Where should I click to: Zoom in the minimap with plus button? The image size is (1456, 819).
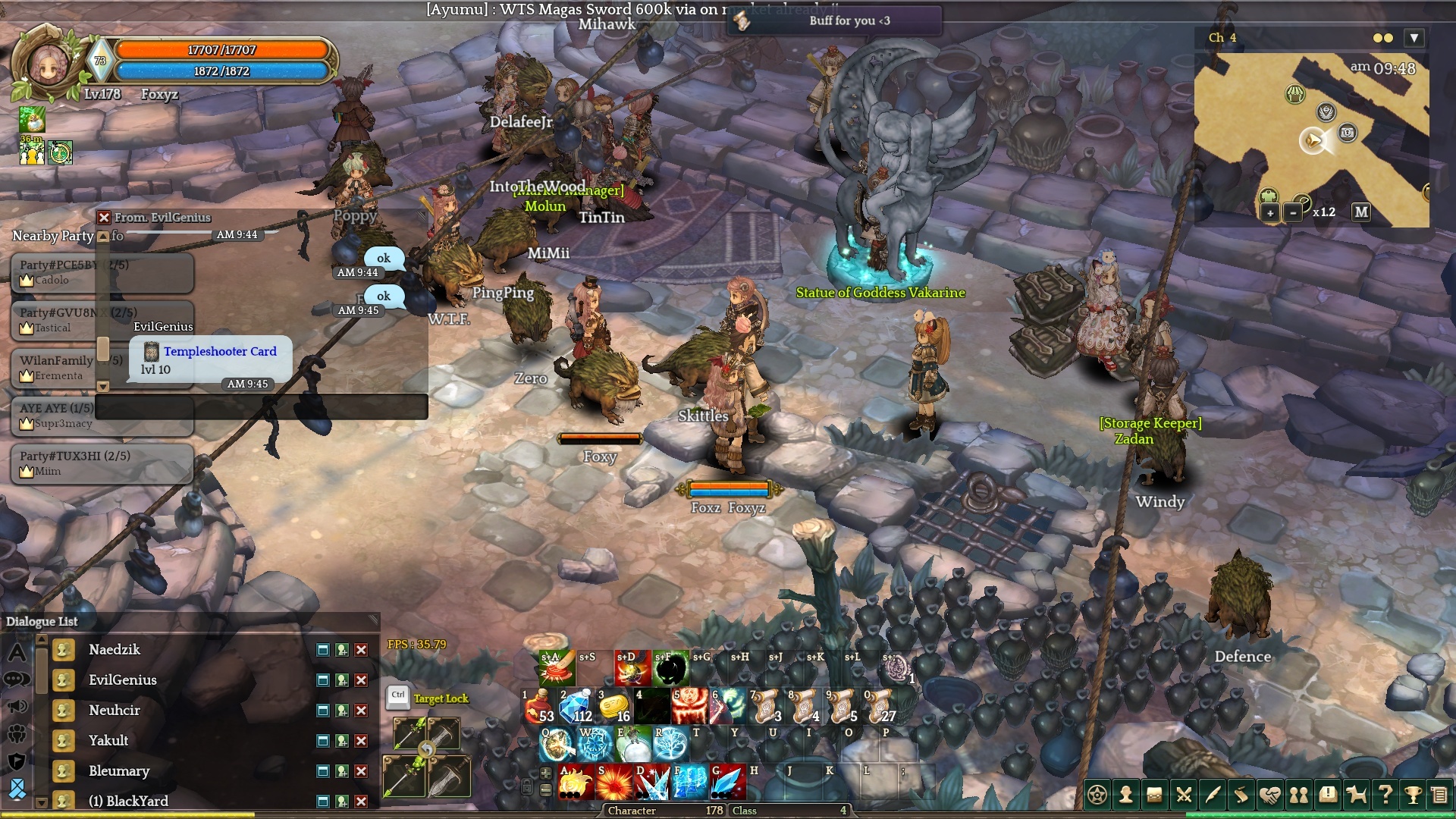point(1269,213)
